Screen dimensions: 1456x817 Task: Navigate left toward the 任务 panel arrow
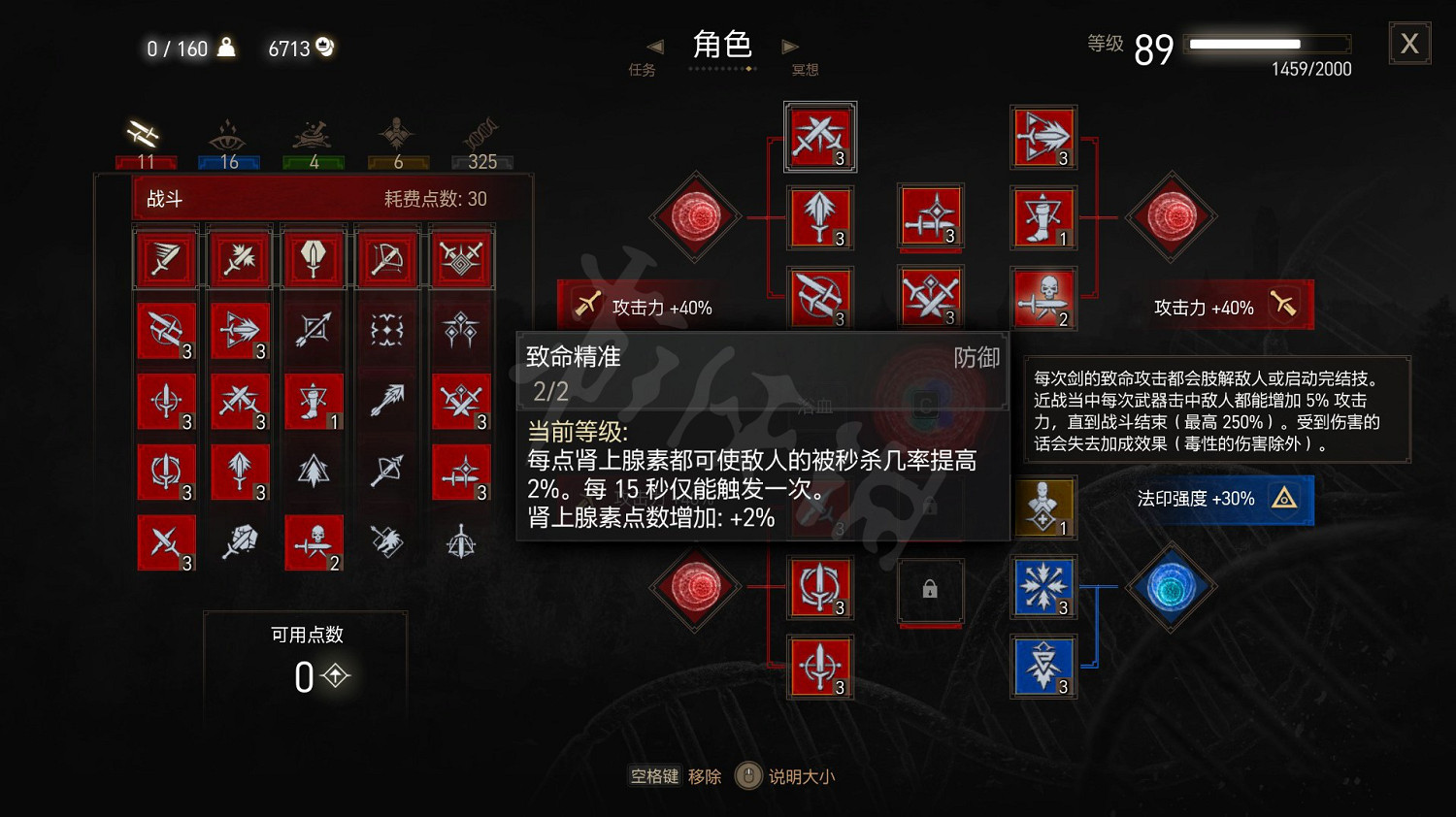[x=655, y=46]
